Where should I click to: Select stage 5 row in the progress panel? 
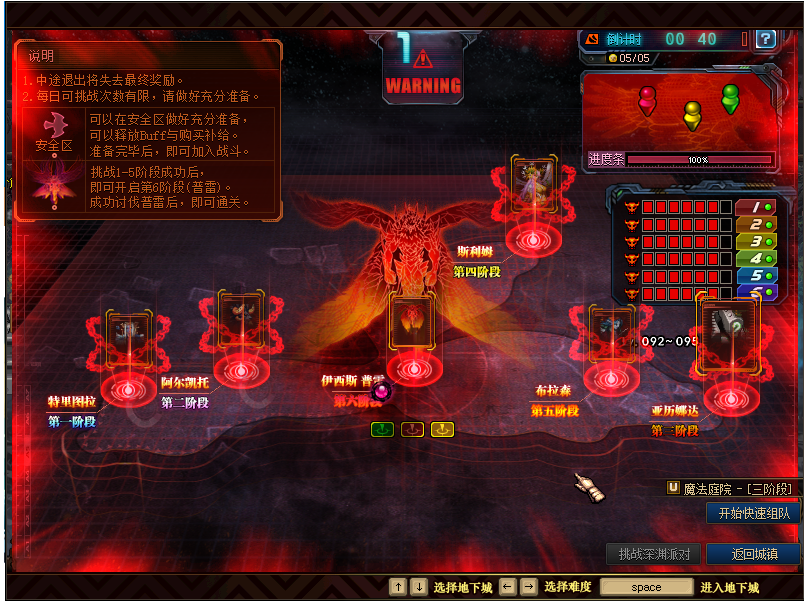[755, 275]
